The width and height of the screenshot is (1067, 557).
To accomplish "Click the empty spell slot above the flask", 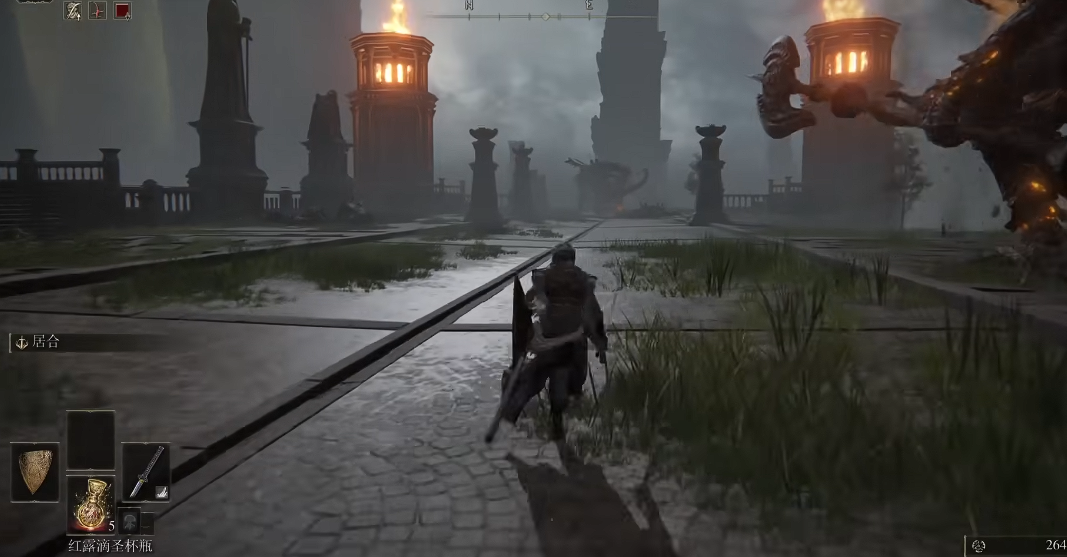I will tap(90, 440).
